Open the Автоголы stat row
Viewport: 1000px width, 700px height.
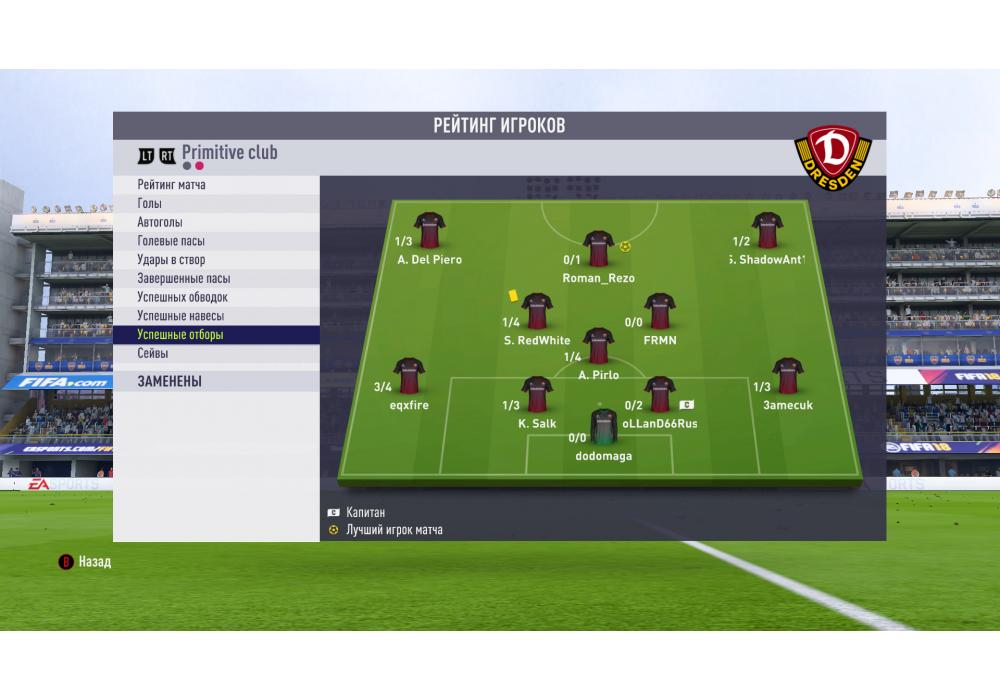[216, 222]
